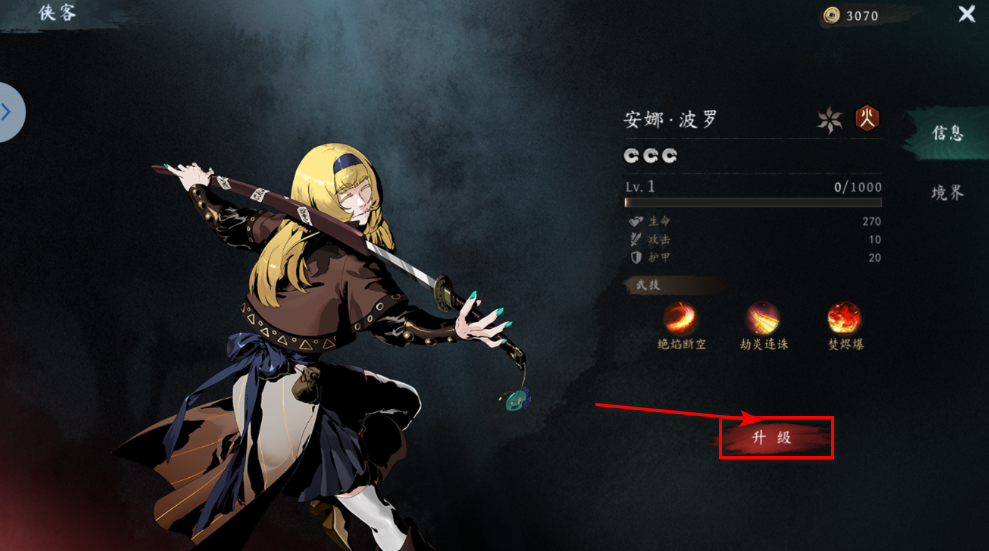989x551 pixels.
Task: Click the 升级 upgrade button
Action: pos(776,438)
